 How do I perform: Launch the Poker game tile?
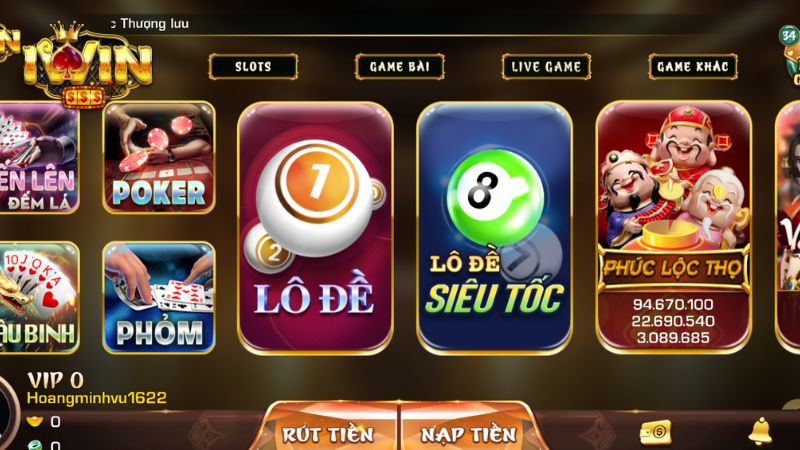(x=159, y=157)
